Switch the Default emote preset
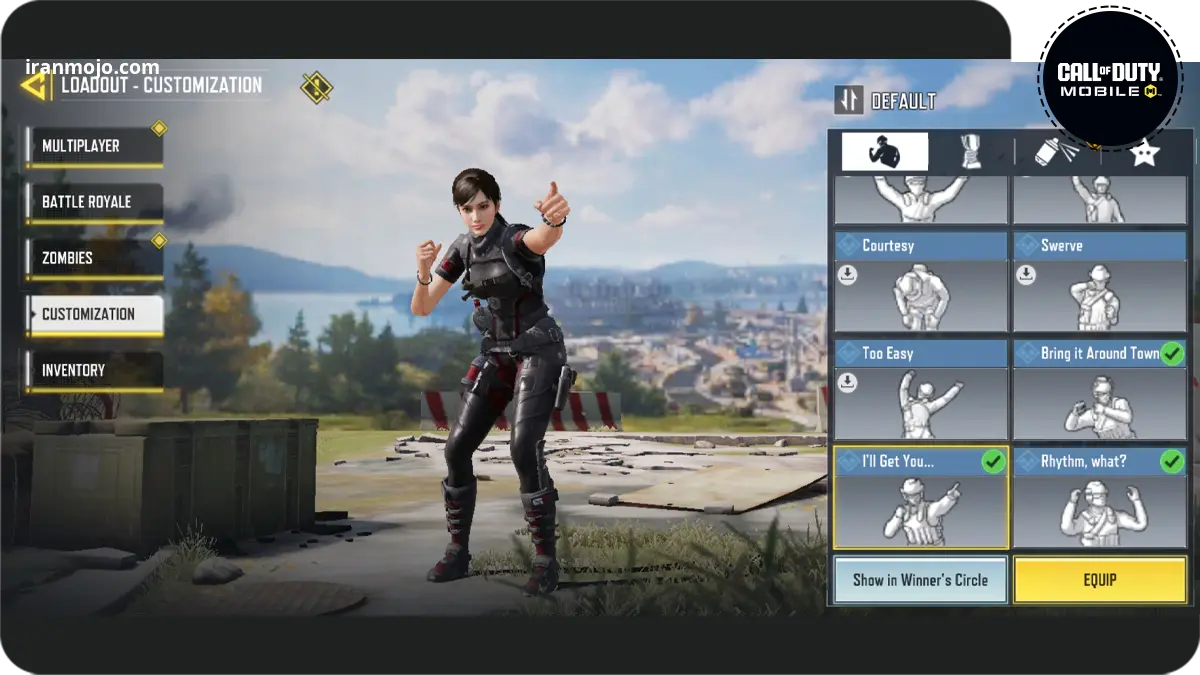 point(886,100)
